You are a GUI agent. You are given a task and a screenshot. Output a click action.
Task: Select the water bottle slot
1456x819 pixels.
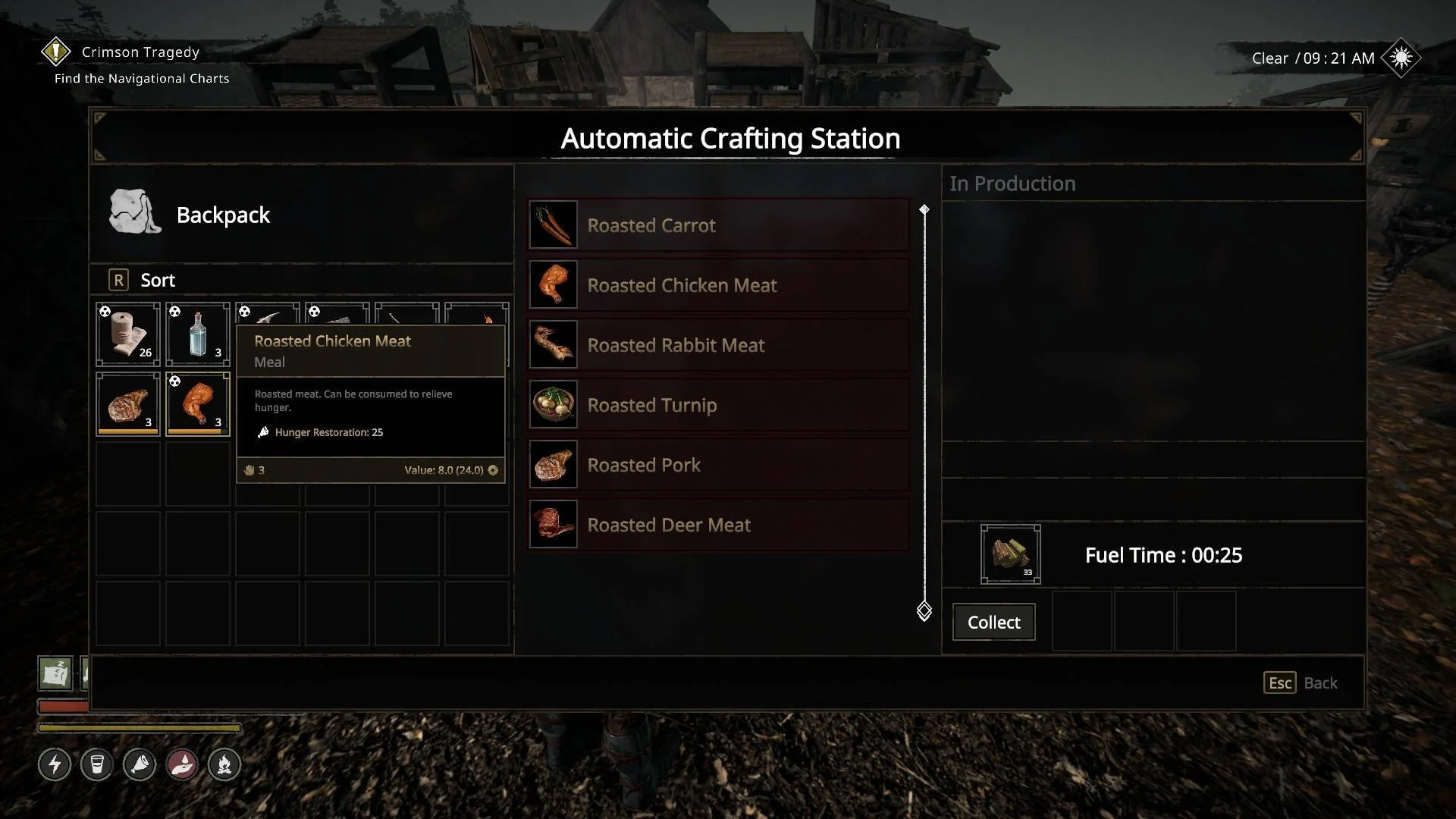pos(198,334)
